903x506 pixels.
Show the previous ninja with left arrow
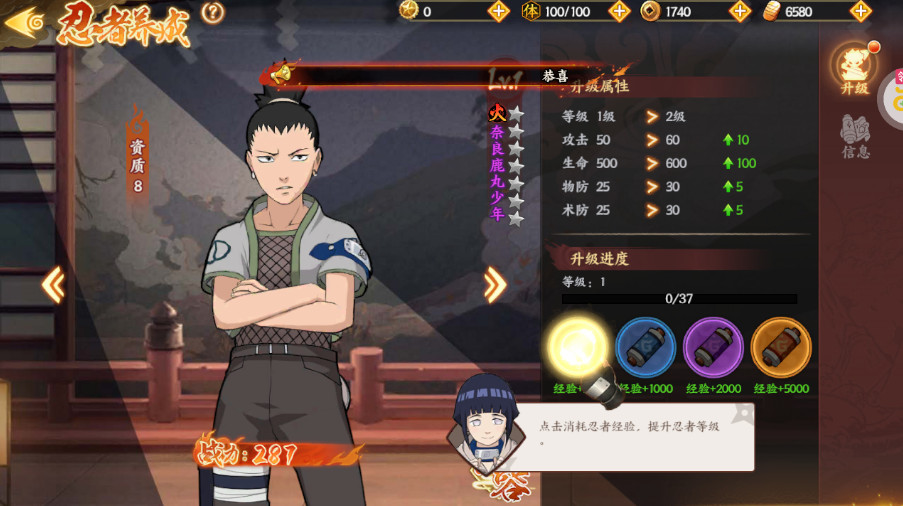pos(53,286)
